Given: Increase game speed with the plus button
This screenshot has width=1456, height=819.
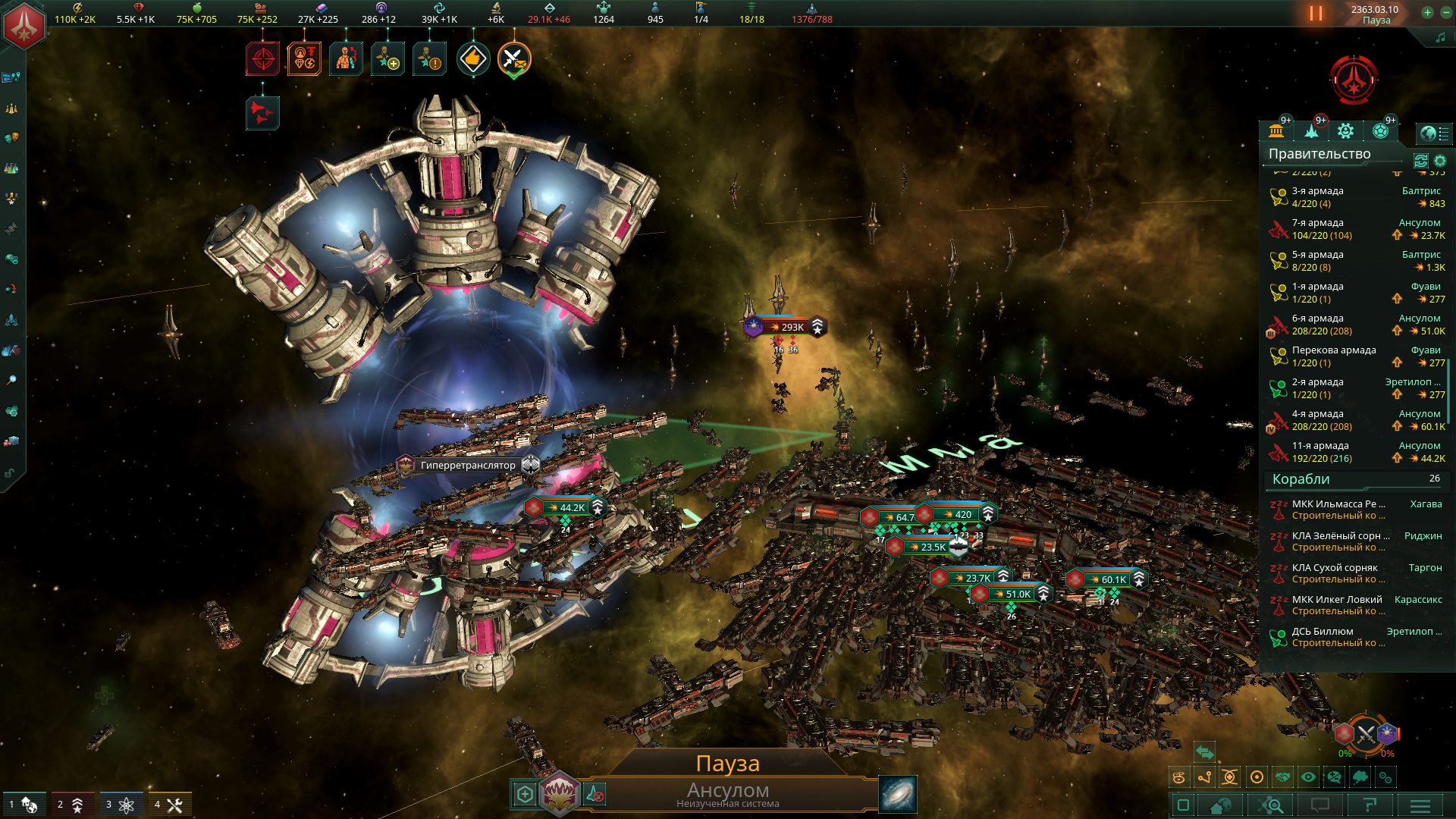Looking at the screenshot, I should 1427,12.
